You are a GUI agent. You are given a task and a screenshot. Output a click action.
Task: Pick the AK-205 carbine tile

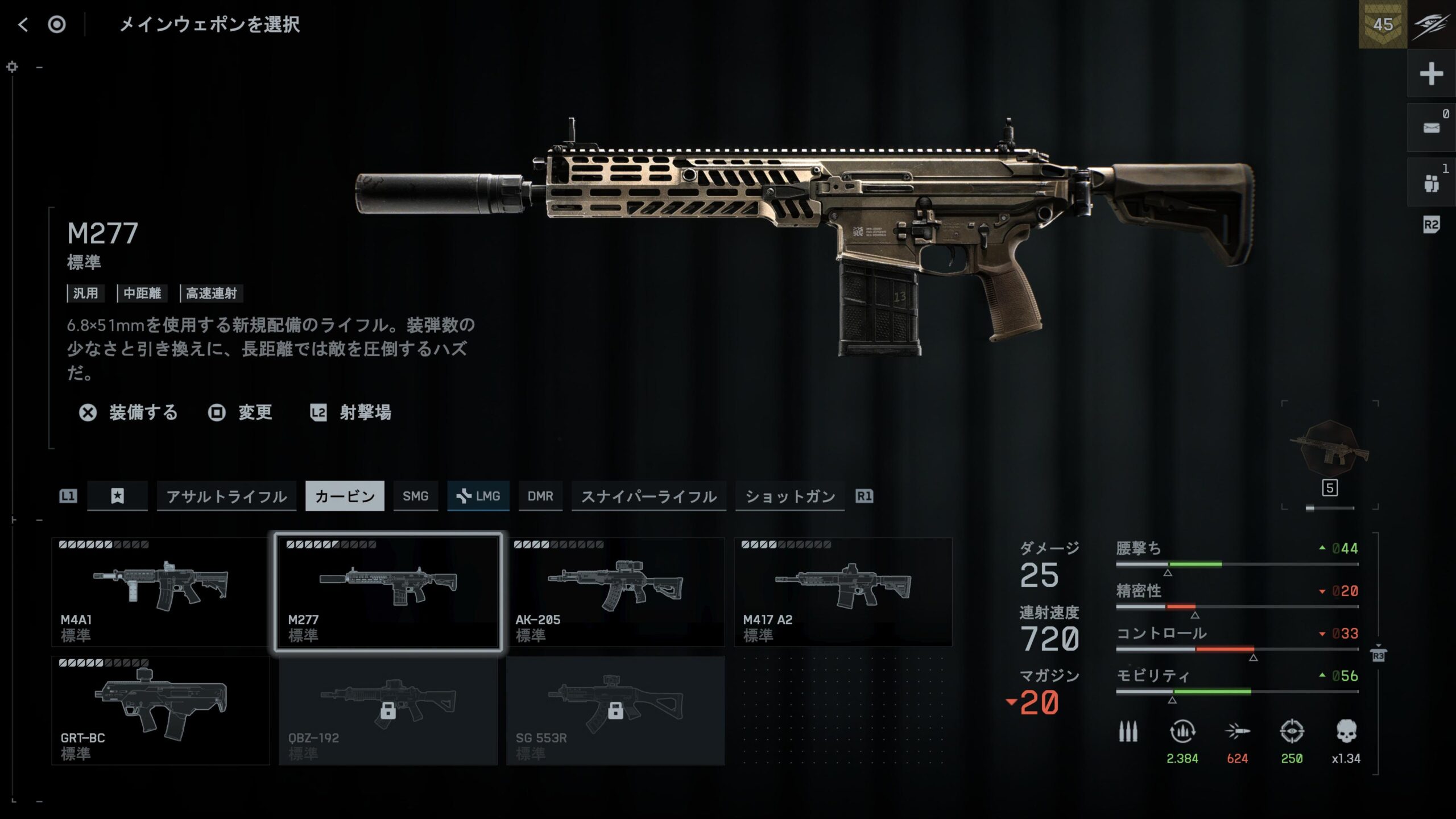615,591
